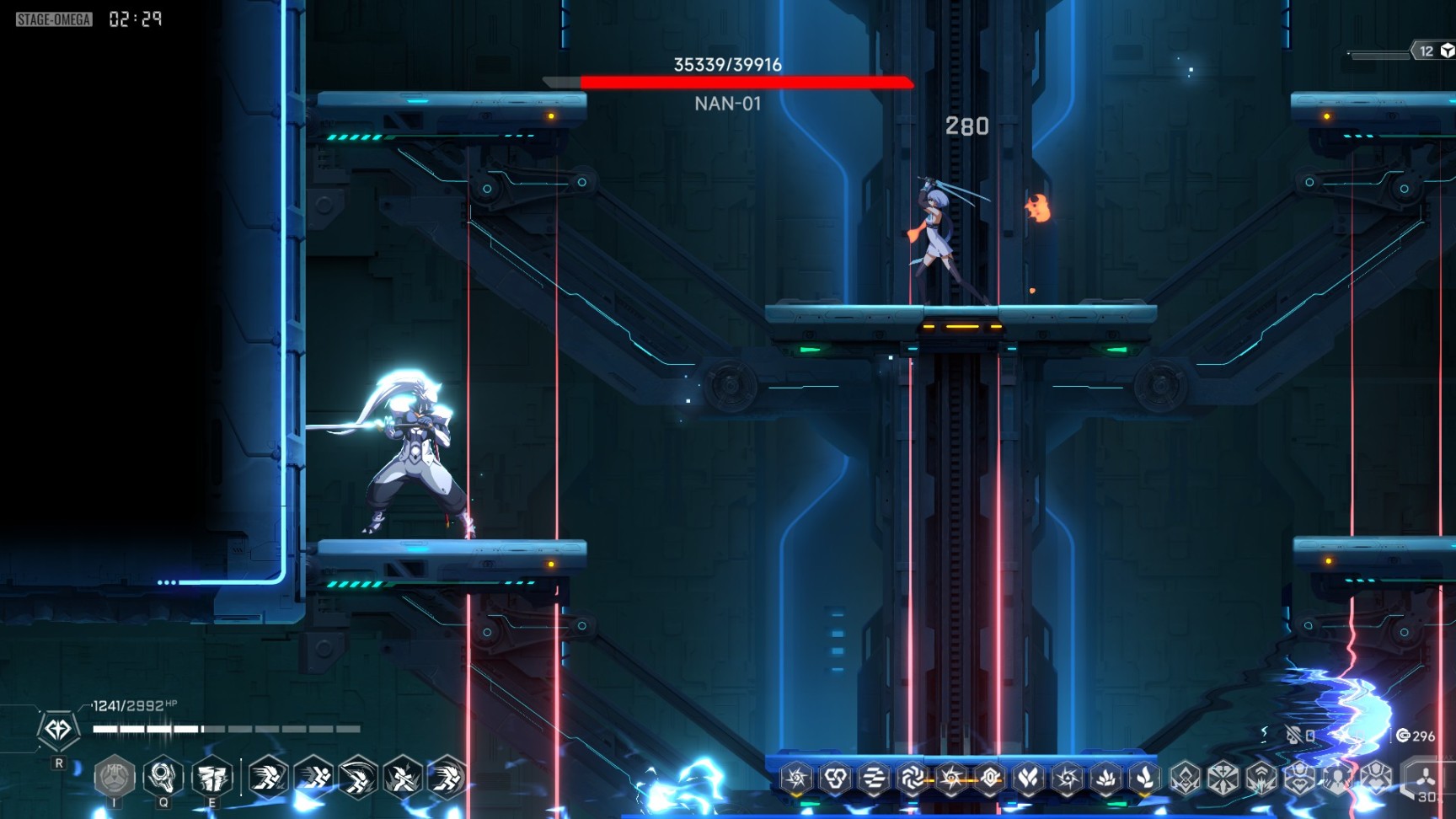This screenshot has width=1456, height=819.
Task: Click the pentagon character emblem icon
Action: coord(58,730)
